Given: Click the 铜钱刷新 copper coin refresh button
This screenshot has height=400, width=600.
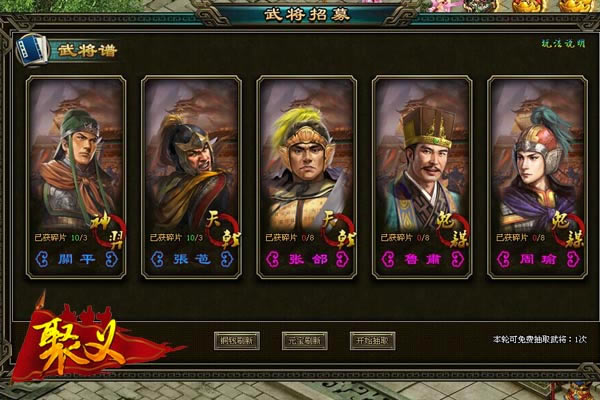Looking at the screenshot, I should 237,340.
